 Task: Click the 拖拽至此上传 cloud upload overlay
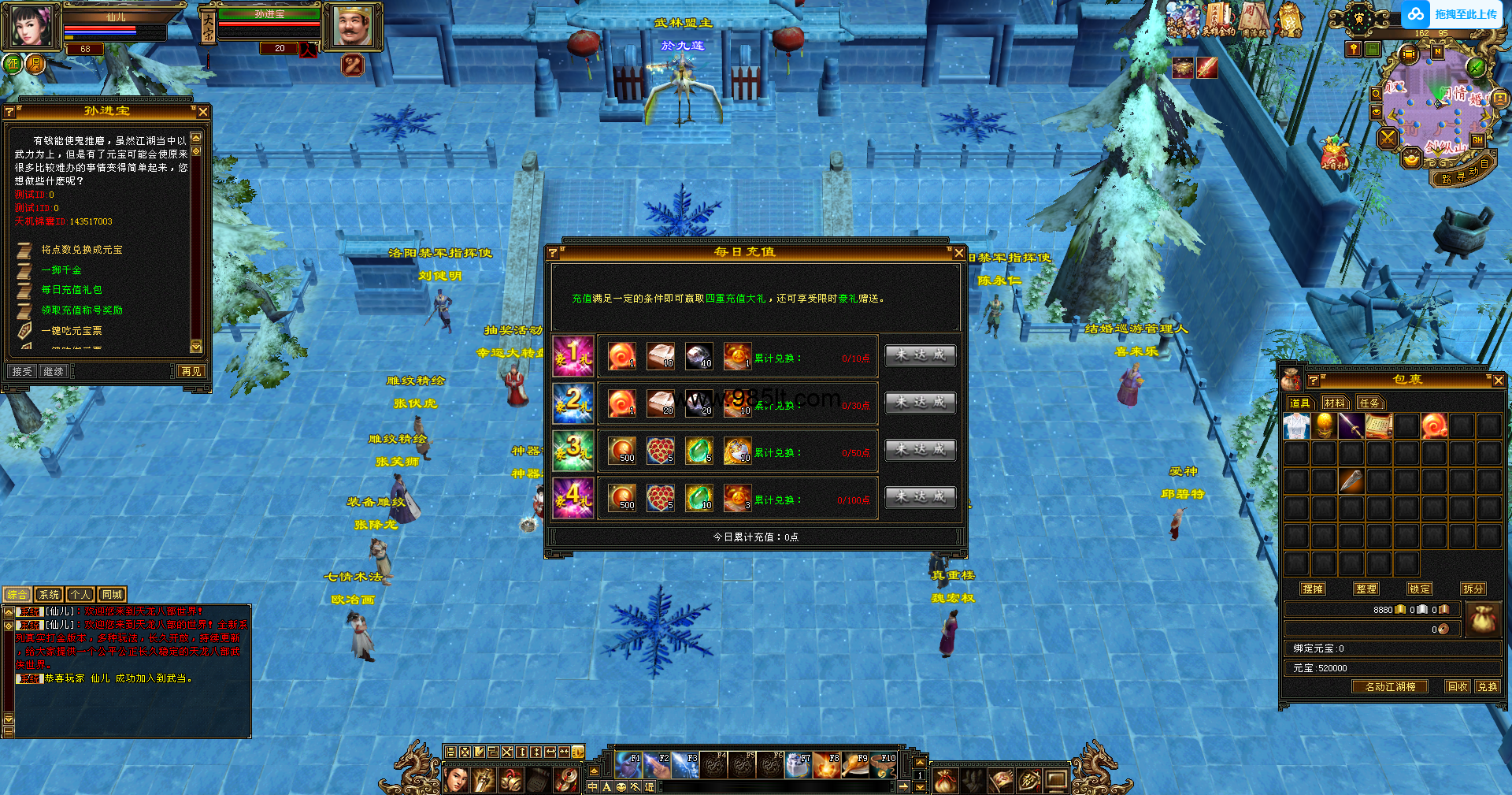coord(1454,14)
